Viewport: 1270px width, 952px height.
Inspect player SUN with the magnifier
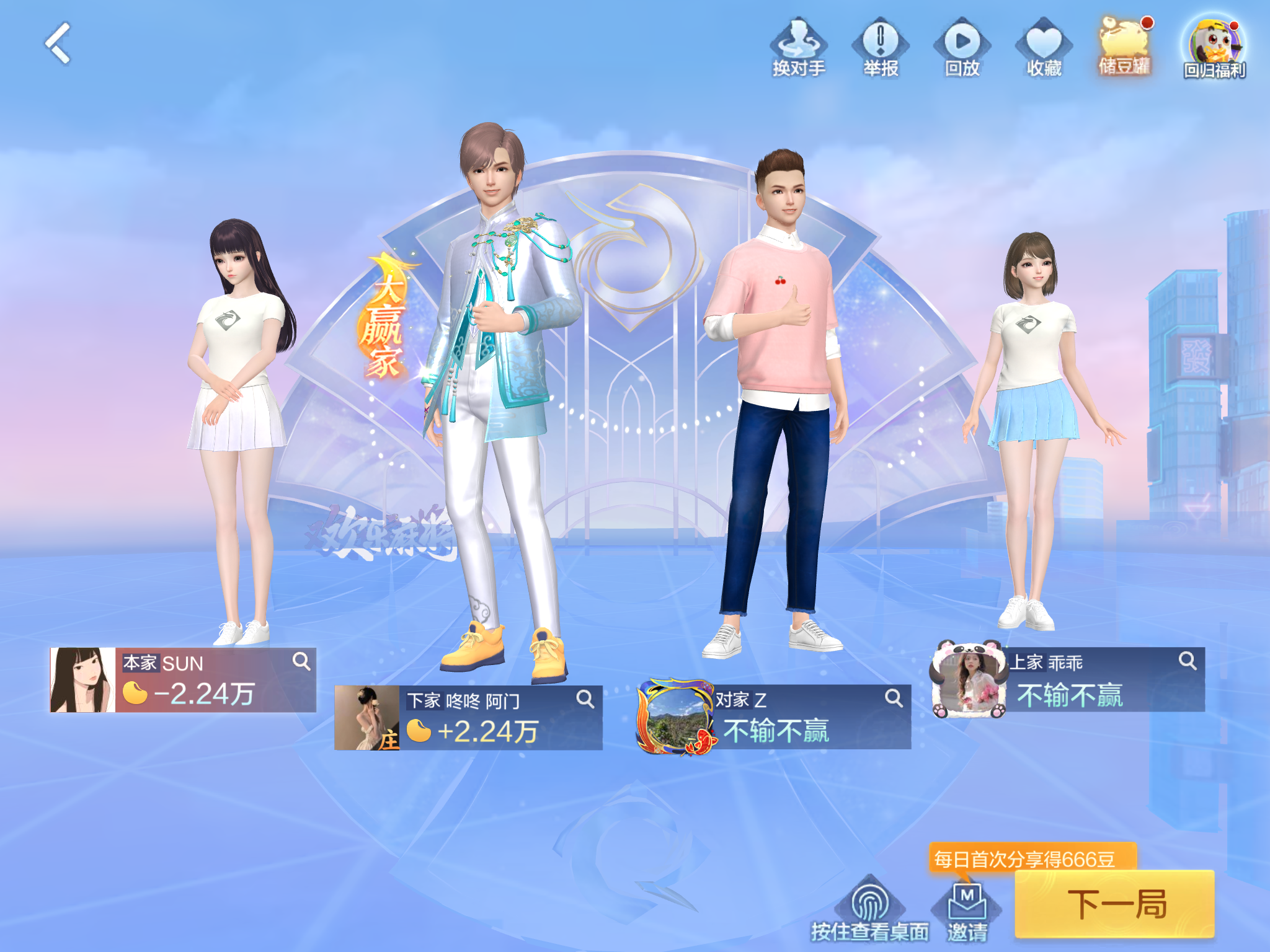click(x=301, y=661)
